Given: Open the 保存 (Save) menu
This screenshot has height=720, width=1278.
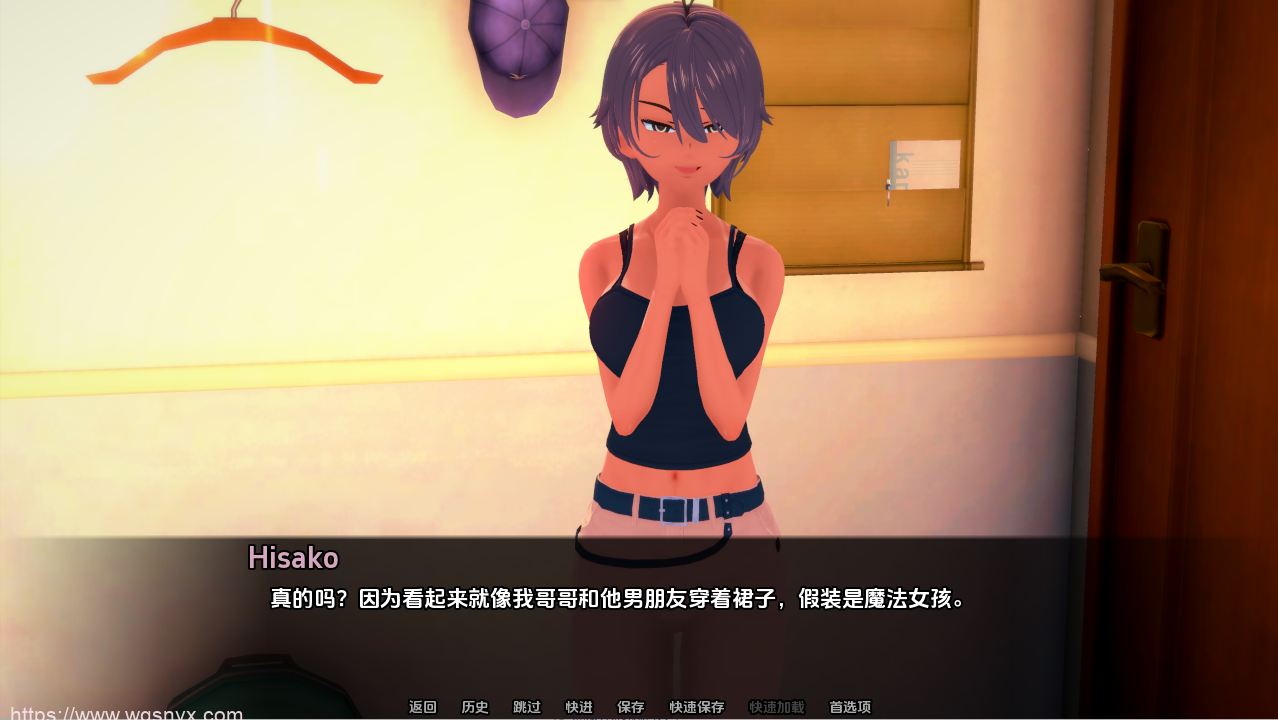Looking at the screenshot, I should pyautogui.click(x=631, y=707).
